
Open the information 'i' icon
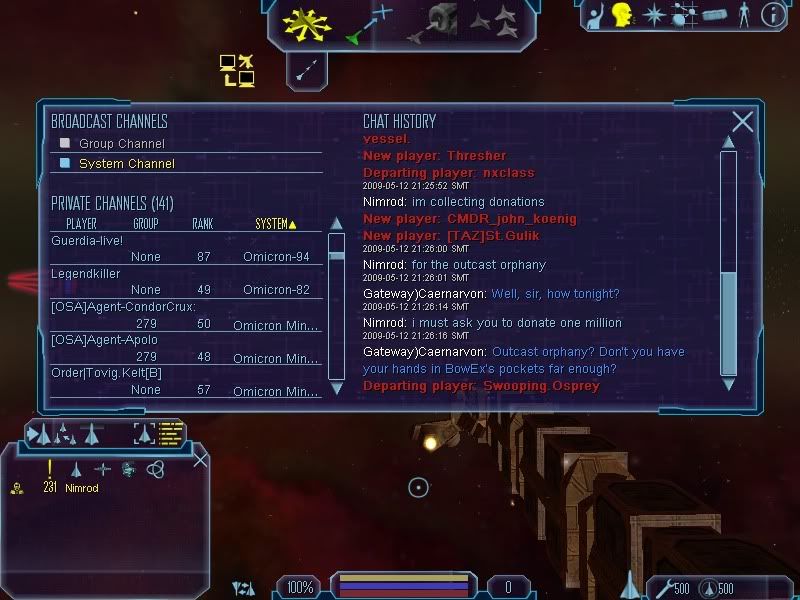(772, 14)
